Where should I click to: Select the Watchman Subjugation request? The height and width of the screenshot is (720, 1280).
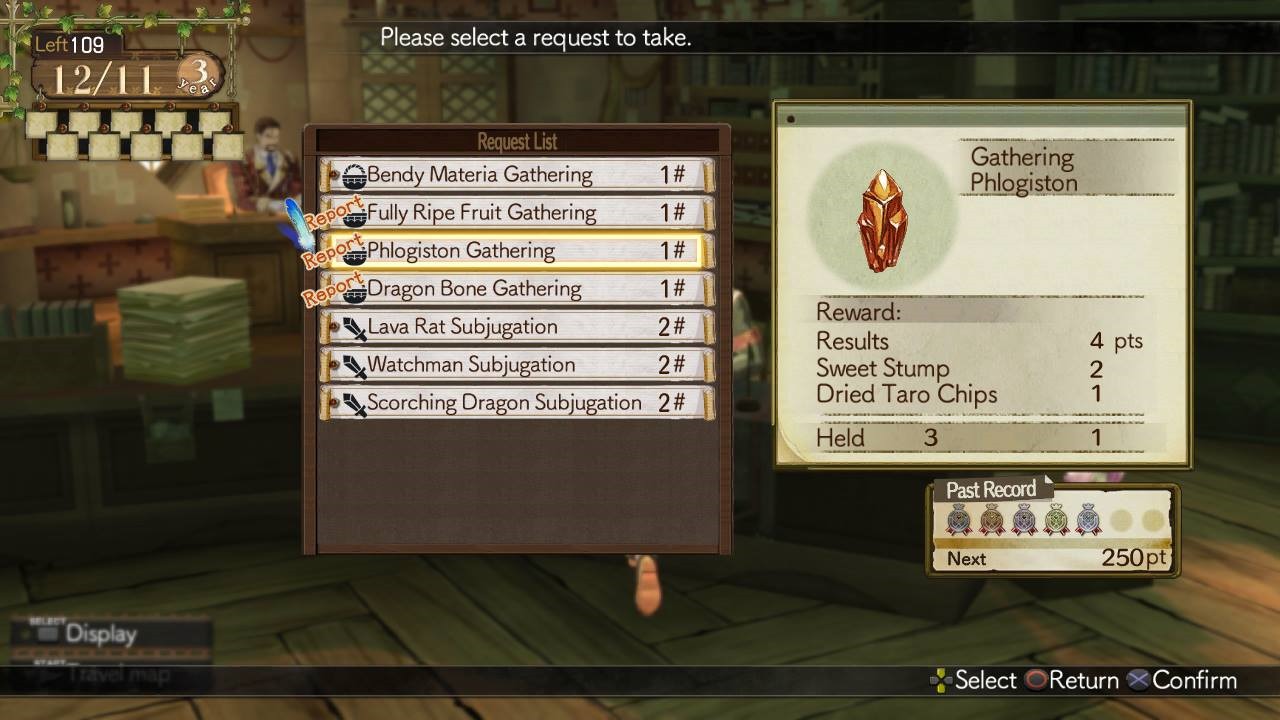pos(516,365)
